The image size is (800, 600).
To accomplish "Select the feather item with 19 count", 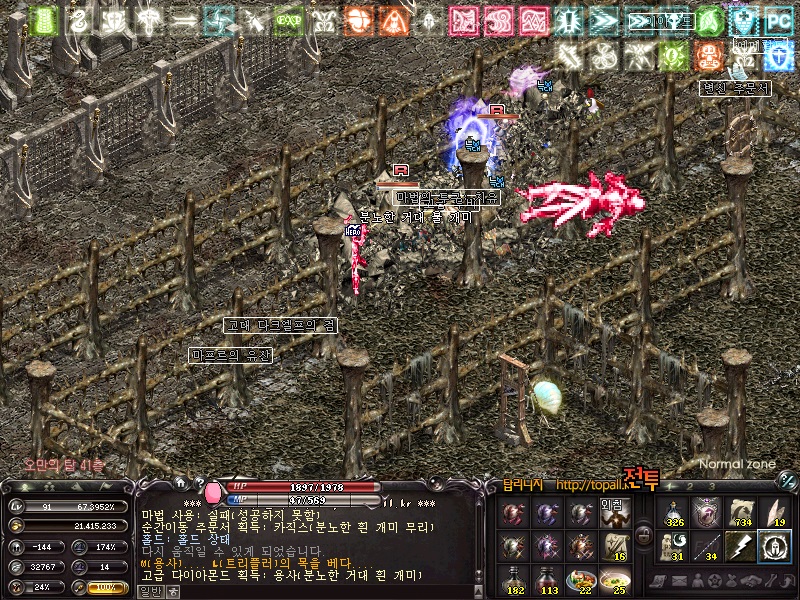I will tap(774, 514).
